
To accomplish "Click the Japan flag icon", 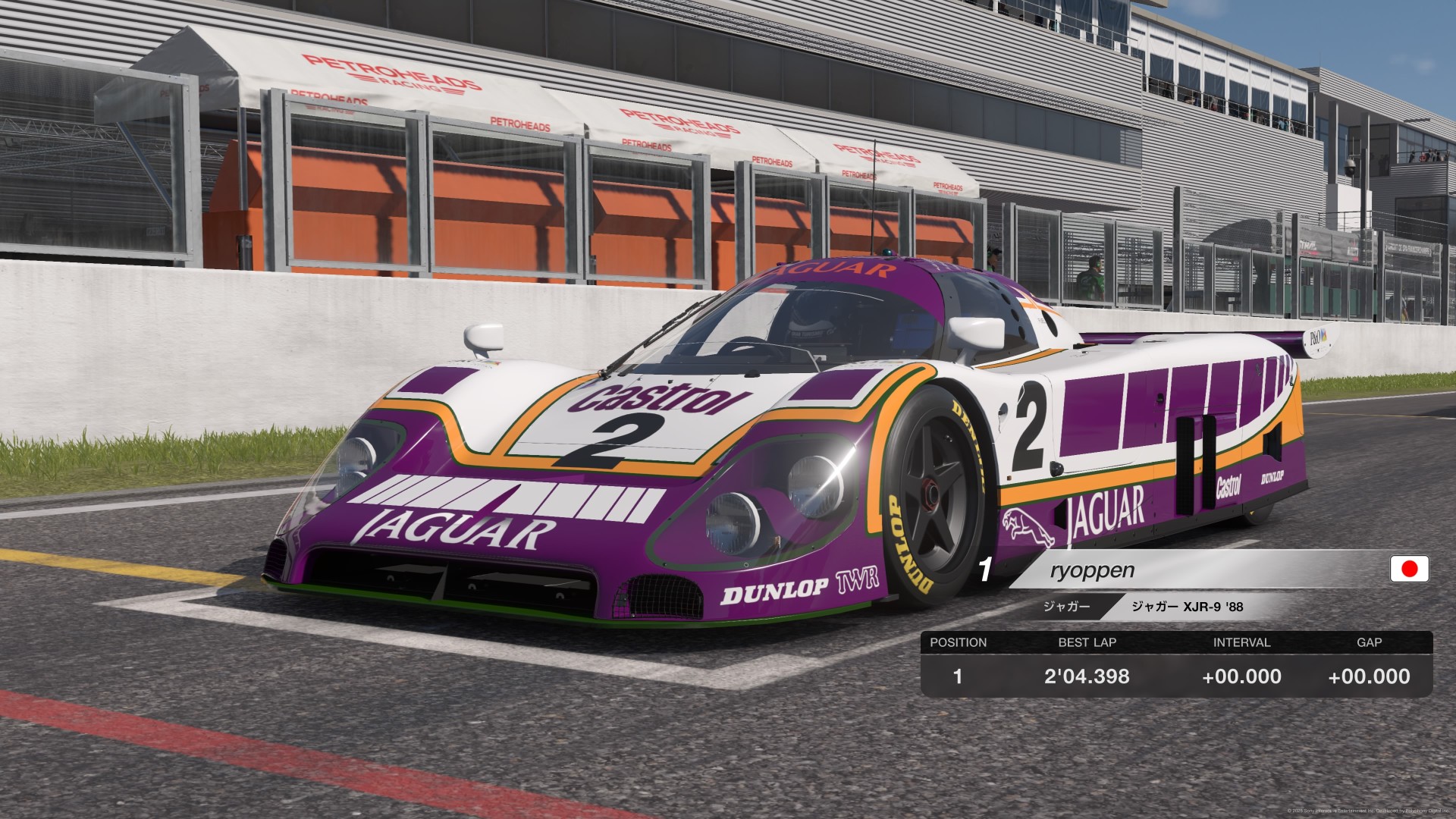I will pyautogui.click(x=1409, y=569).
